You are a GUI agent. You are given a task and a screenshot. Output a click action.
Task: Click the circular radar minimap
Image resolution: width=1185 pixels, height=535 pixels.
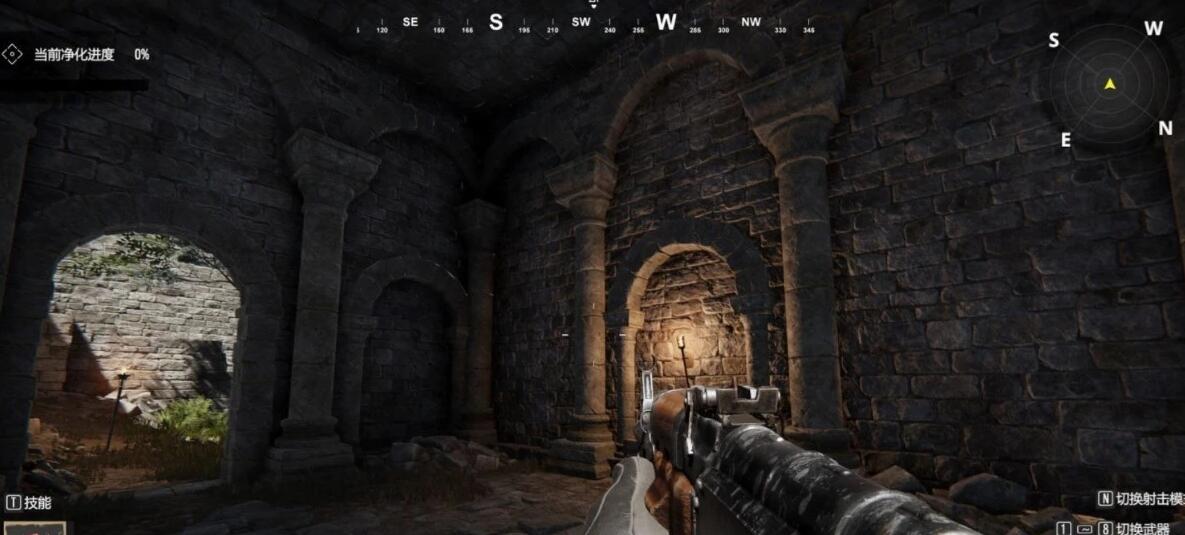tap(1109, 85)
